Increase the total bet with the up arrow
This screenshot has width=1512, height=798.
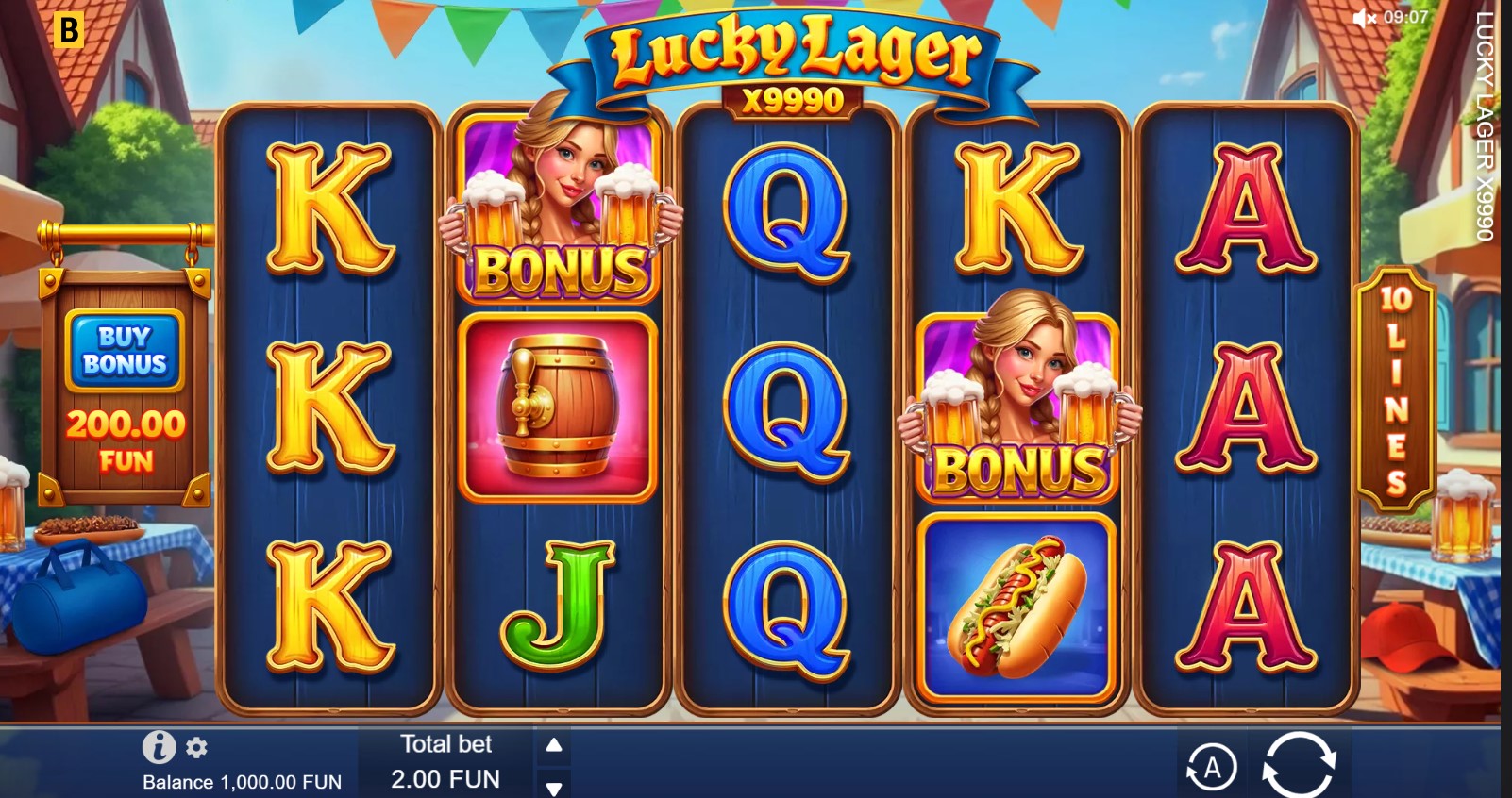point(554,745)
